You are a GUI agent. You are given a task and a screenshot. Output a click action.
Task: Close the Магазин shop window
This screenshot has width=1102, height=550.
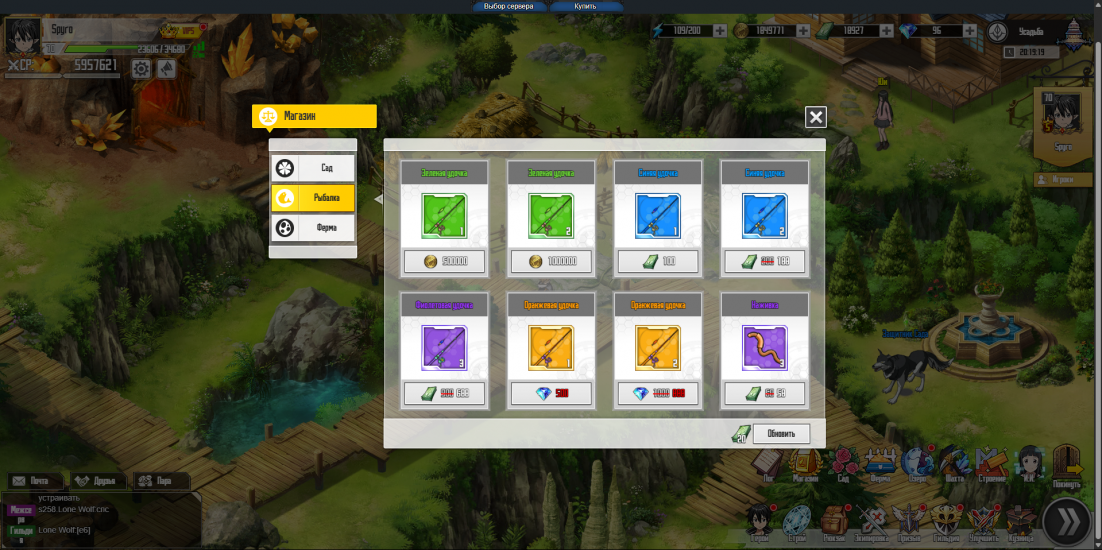tap(816, 117)
